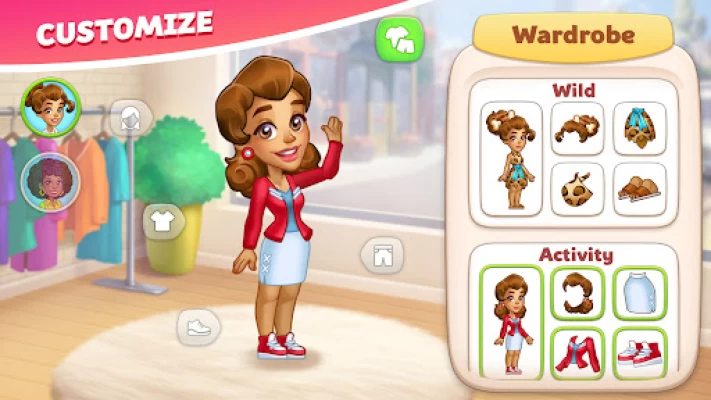Choose the Activity set light blue skirt

coord(639,292)
